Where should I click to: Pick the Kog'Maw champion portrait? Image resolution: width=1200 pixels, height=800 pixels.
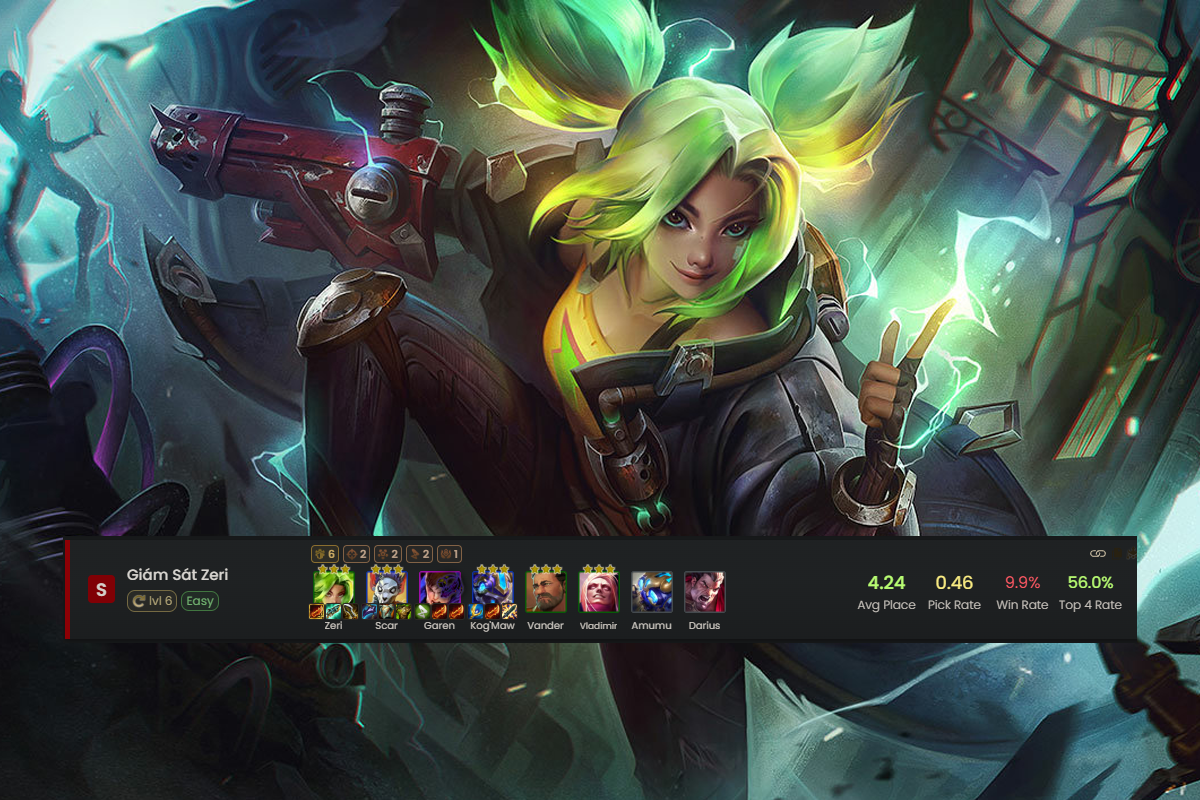pos(493,590)
